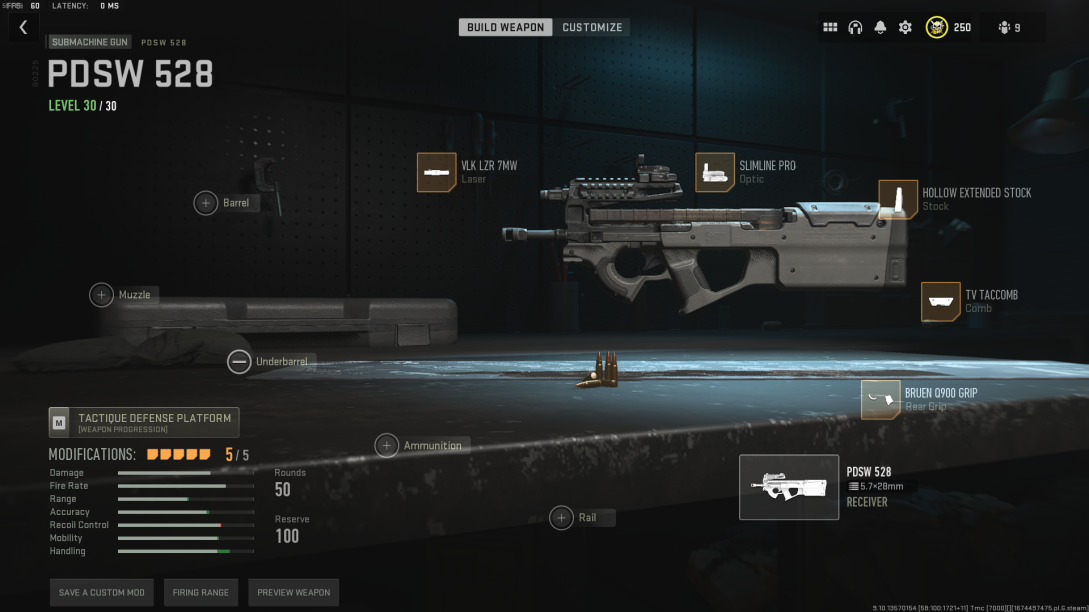Select the Underbarrel attachment slot
Image resolution: width=1089 pixels, height=612 pixels.
coord(239,361)
